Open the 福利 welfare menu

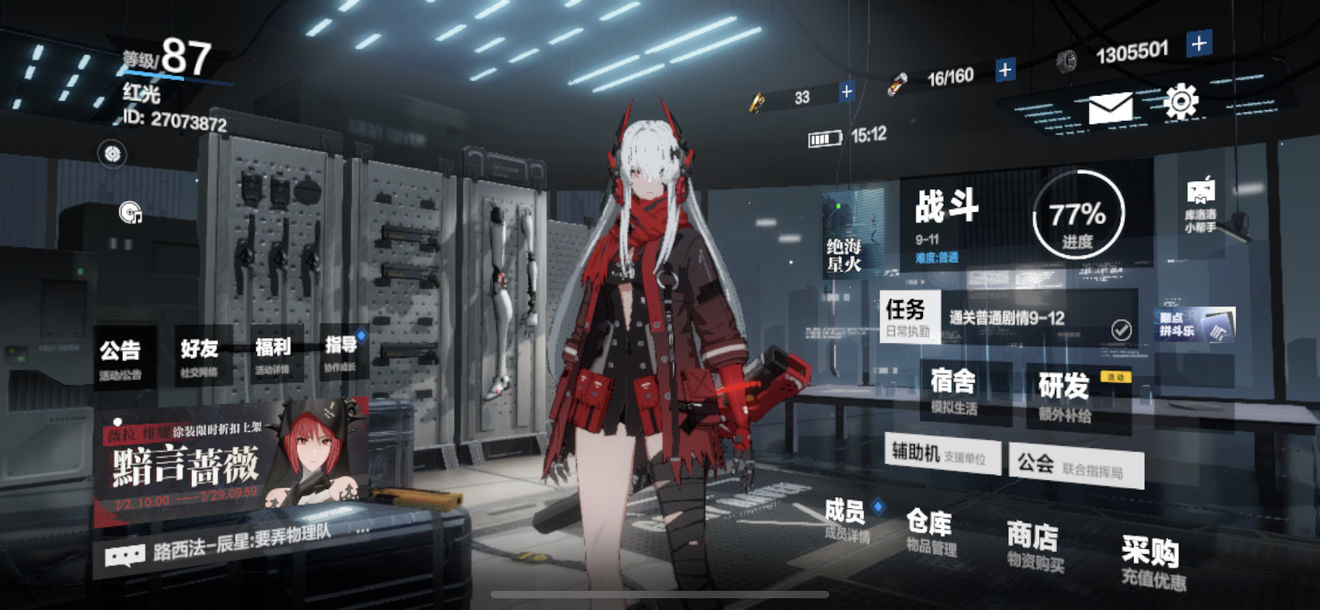click(x=273, y=355)
